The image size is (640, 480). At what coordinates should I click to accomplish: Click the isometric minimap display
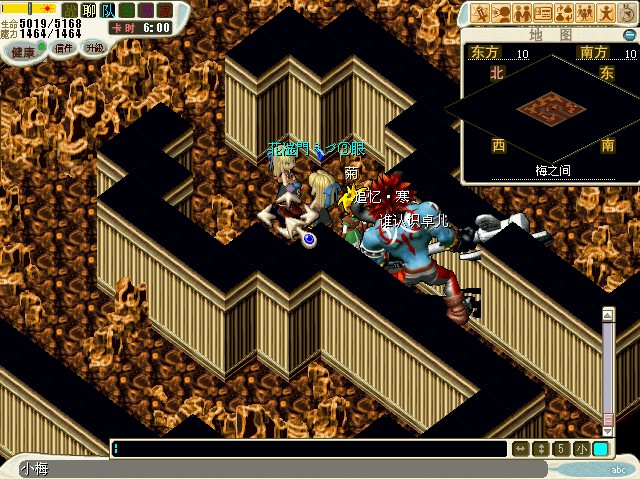(549, 105)
